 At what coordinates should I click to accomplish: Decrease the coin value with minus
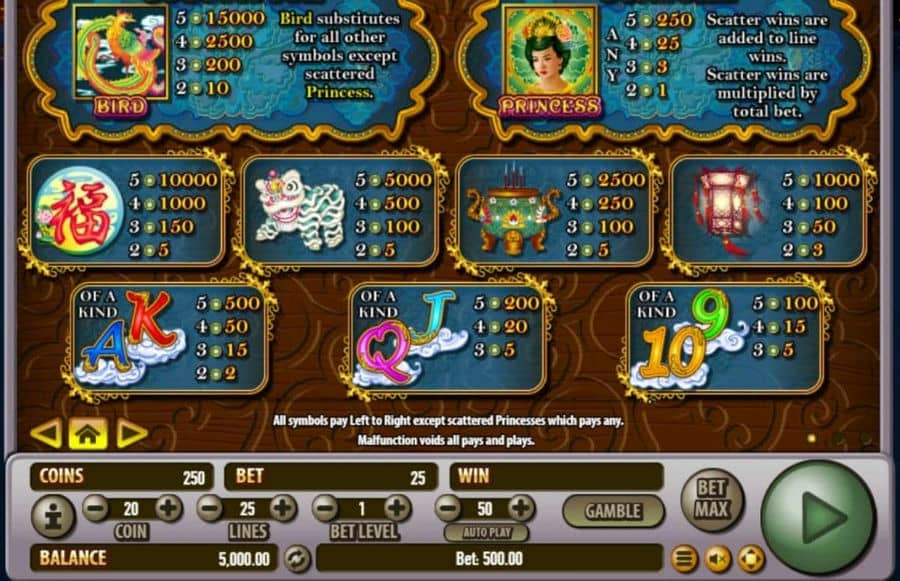pos(96,508)
